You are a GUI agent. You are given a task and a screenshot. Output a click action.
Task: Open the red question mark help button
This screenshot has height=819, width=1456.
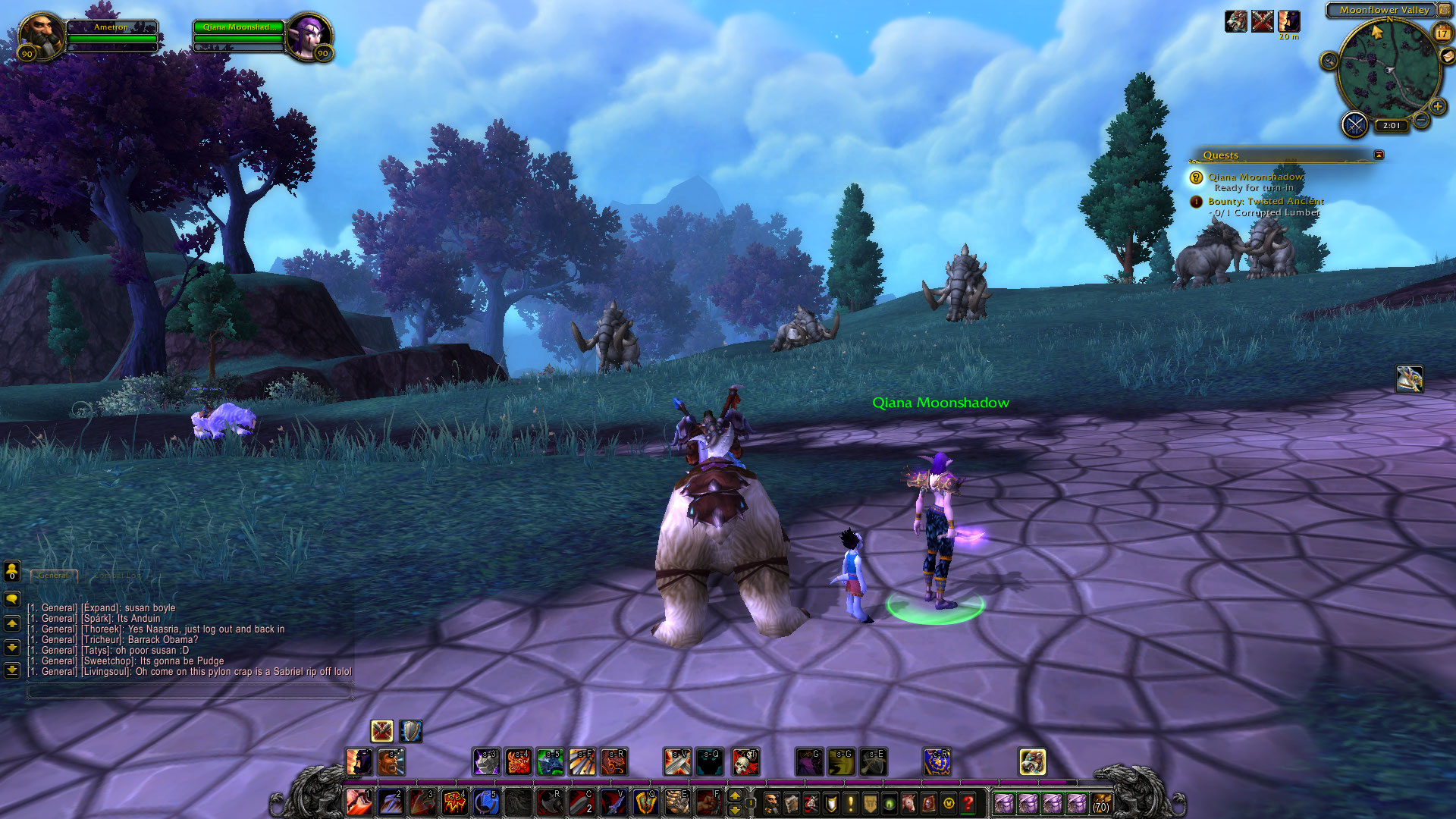tap(968, 802)
